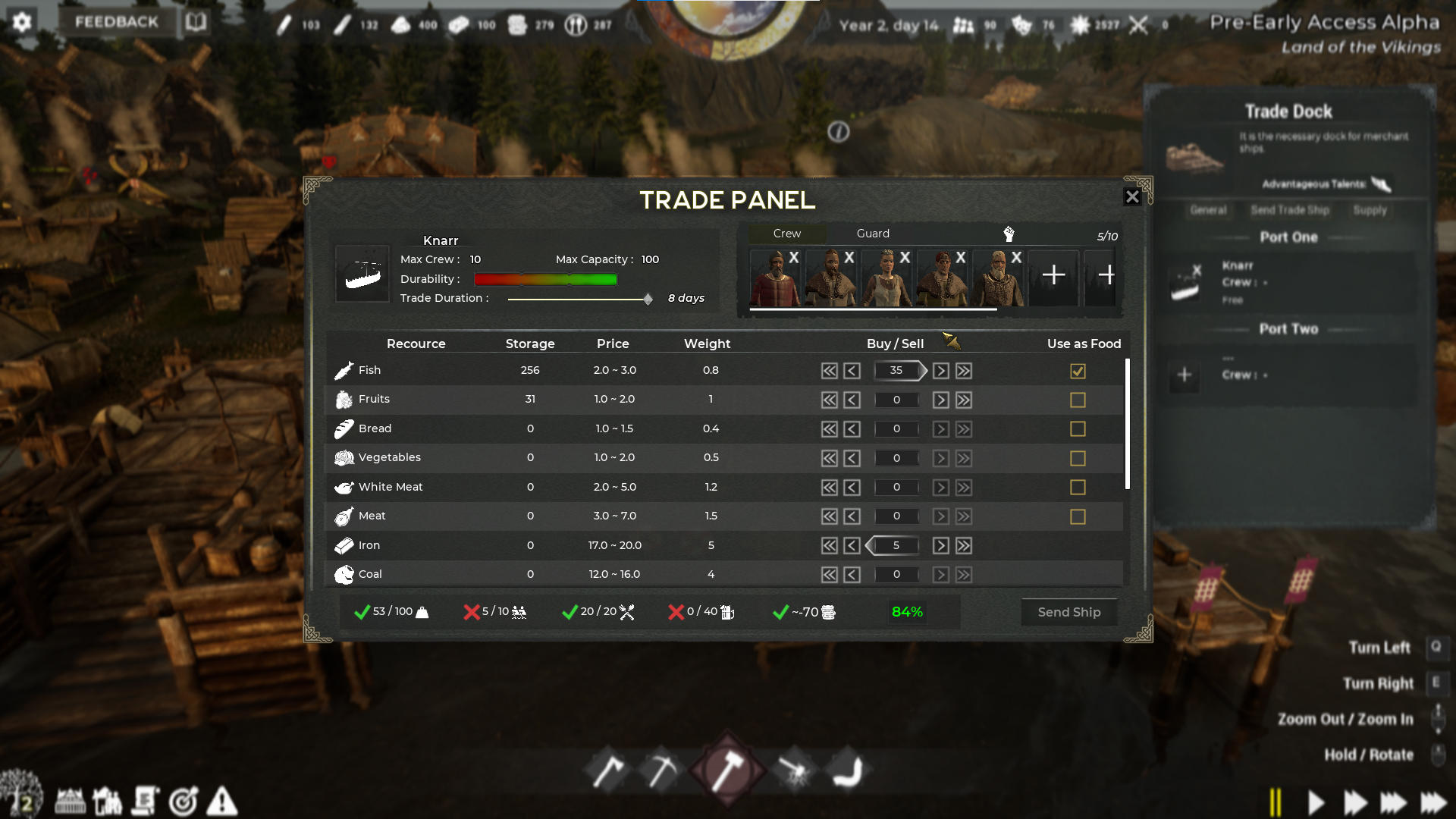Open the gear settings menu
1456x819 pixels.
(x=22, y=22)
